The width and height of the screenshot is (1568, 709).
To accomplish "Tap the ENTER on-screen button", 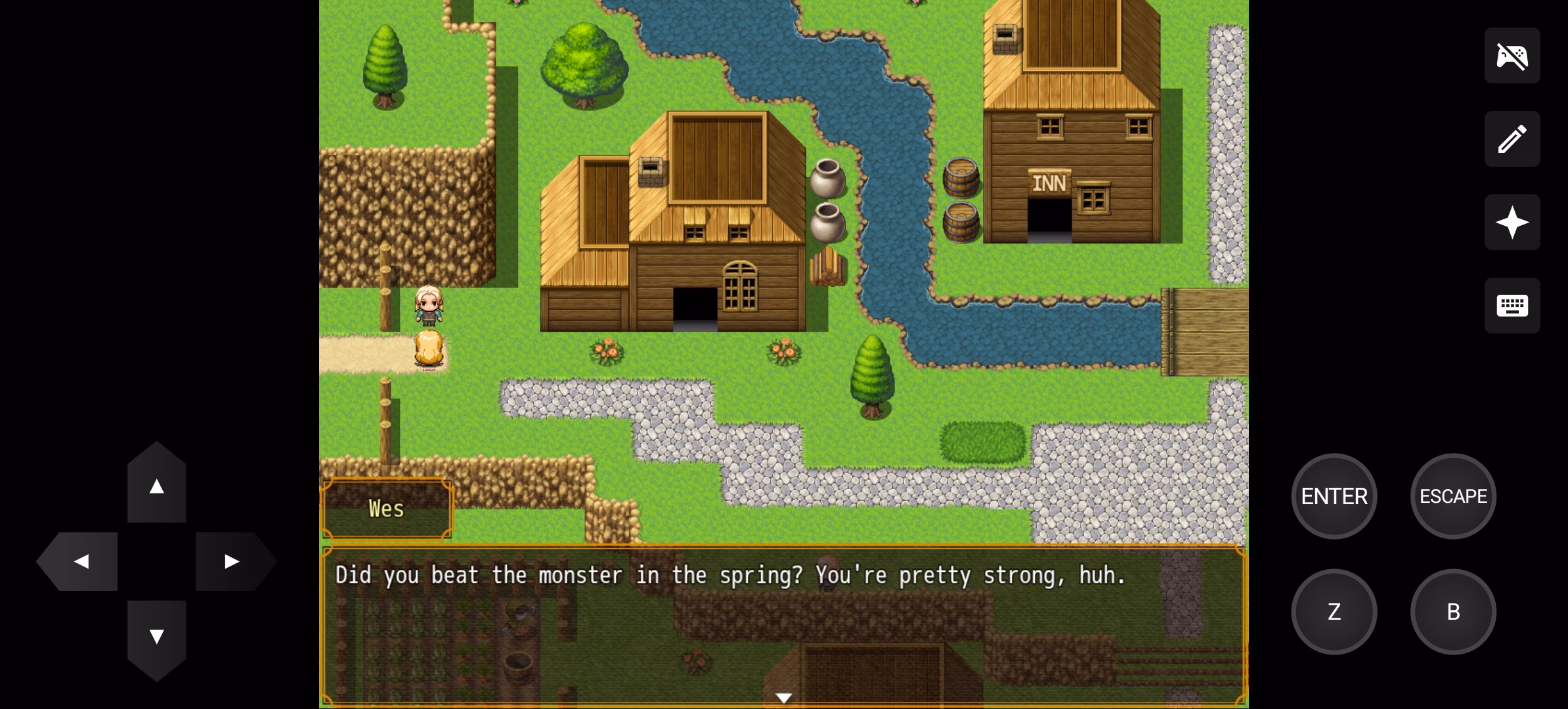I will click(1334, 496).
